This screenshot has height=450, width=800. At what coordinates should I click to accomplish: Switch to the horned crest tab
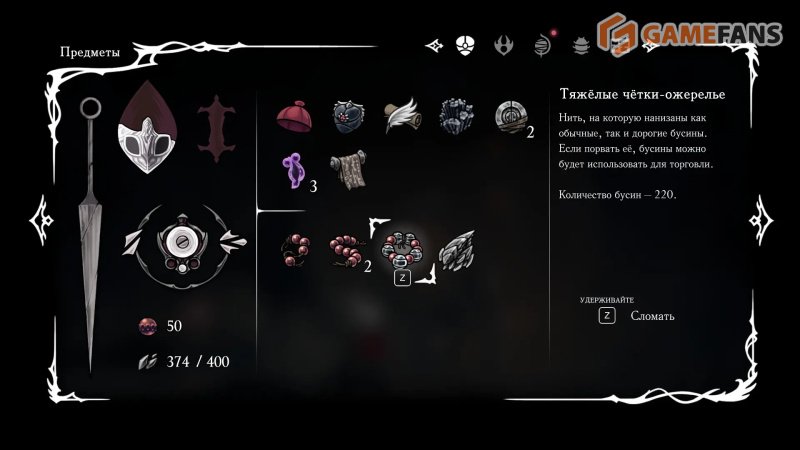[x=504, y=45]
